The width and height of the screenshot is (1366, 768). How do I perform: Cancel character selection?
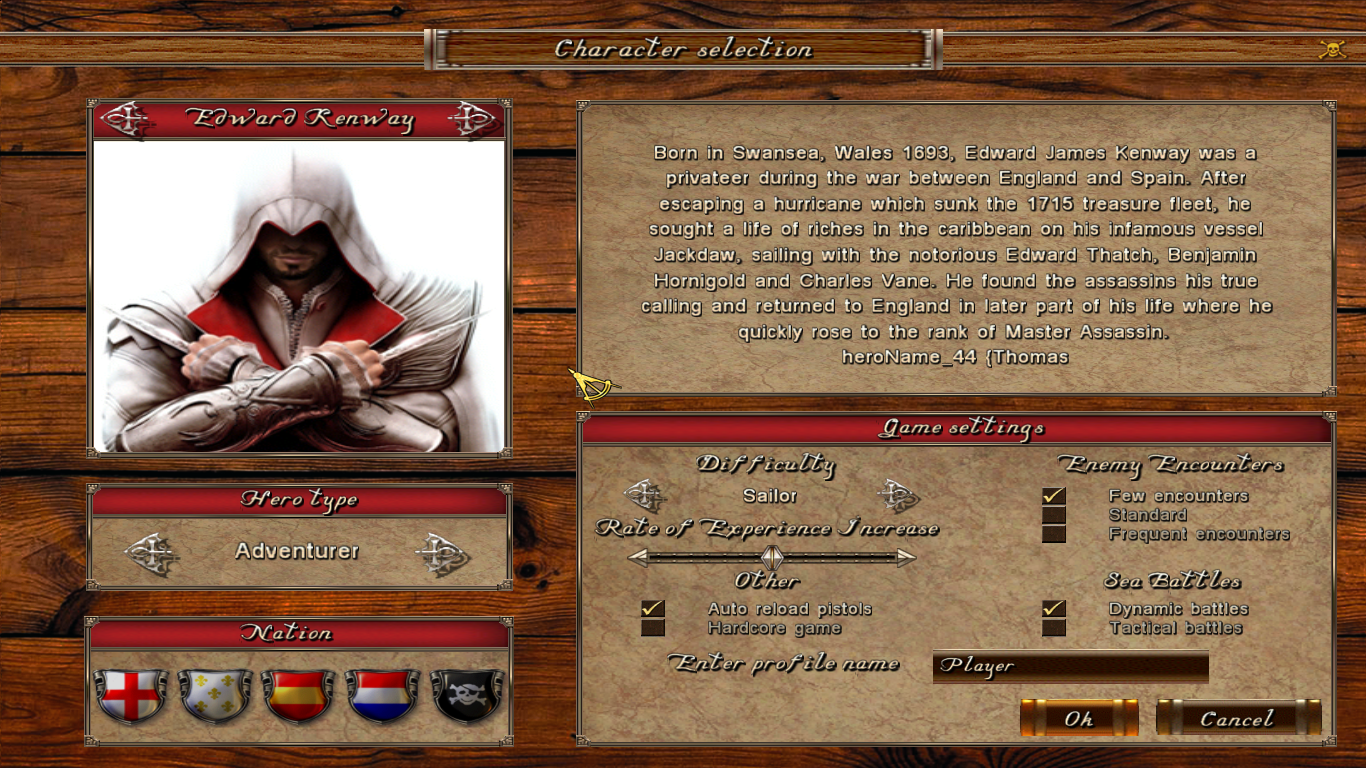click(x=1238, y=718)
